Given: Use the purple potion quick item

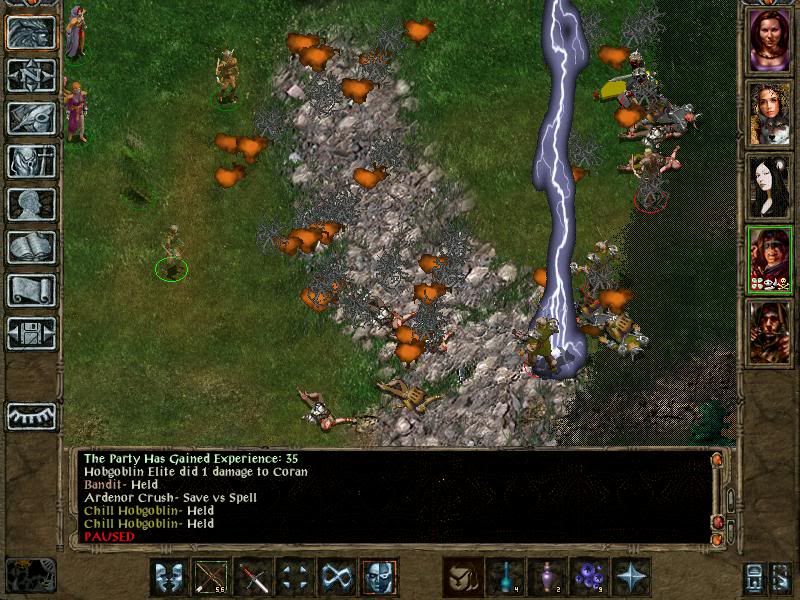Looking at the screenshot, I should pyautogui.click(x=547, y=577).
